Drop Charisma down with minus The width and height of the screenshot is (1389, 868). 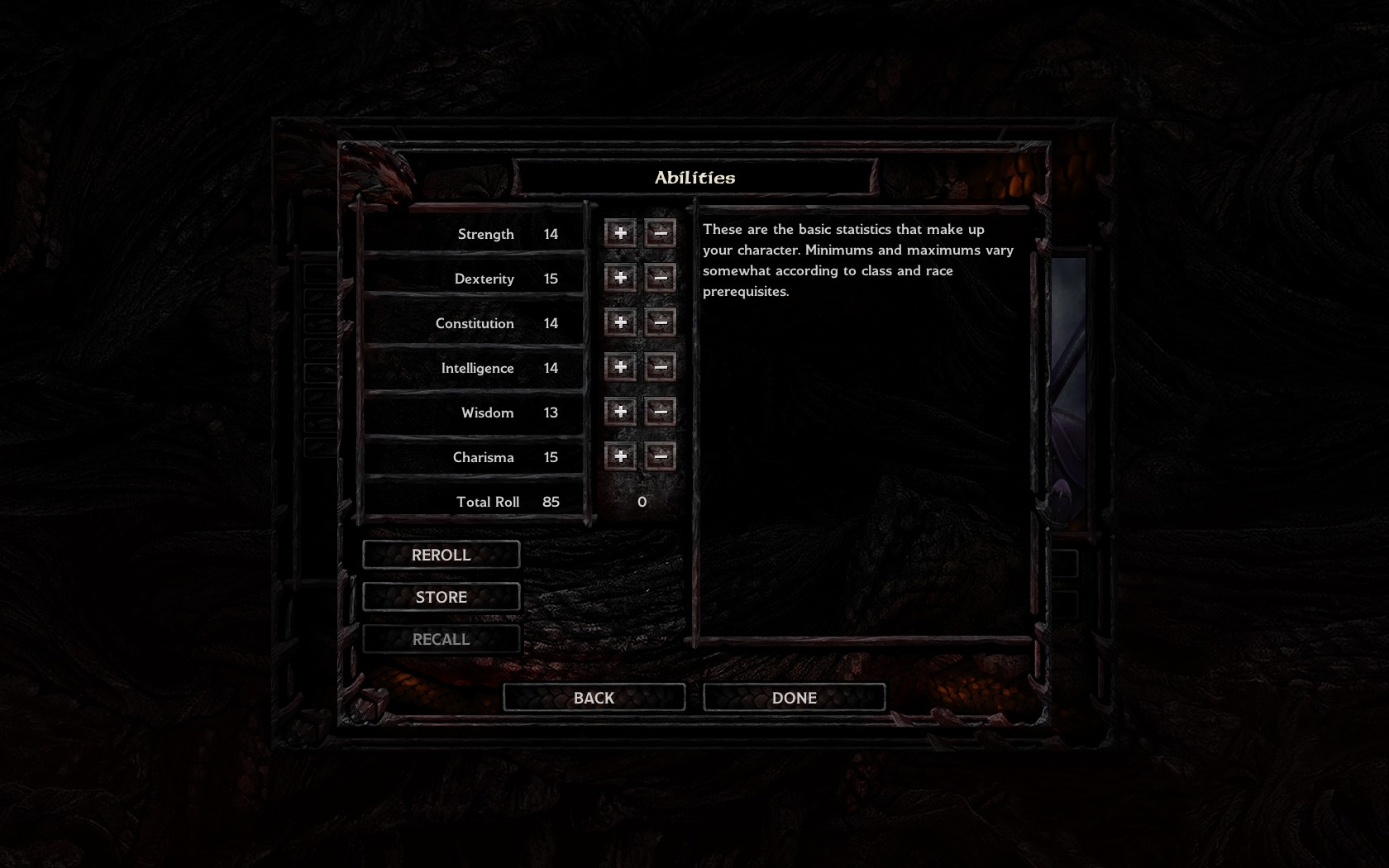pos(660,457)
